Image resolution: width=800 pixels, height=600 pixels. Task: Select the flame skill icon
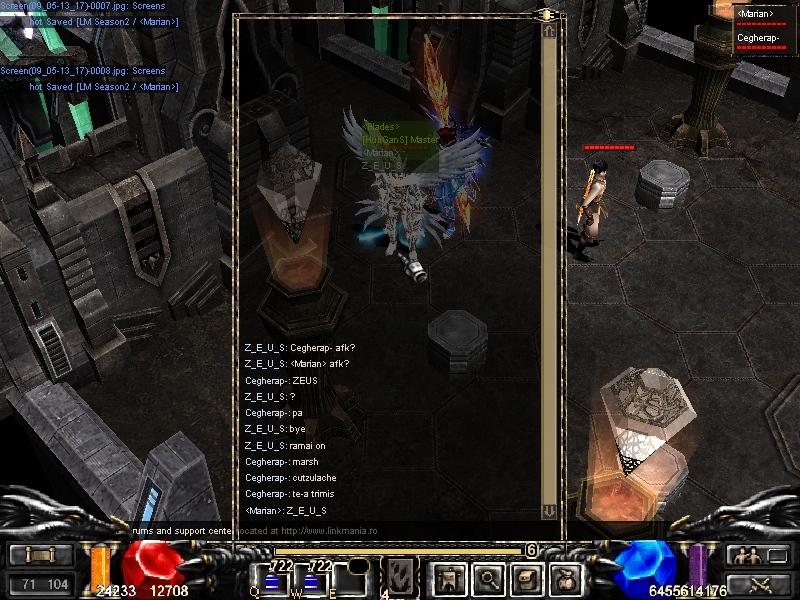[400, 577]
